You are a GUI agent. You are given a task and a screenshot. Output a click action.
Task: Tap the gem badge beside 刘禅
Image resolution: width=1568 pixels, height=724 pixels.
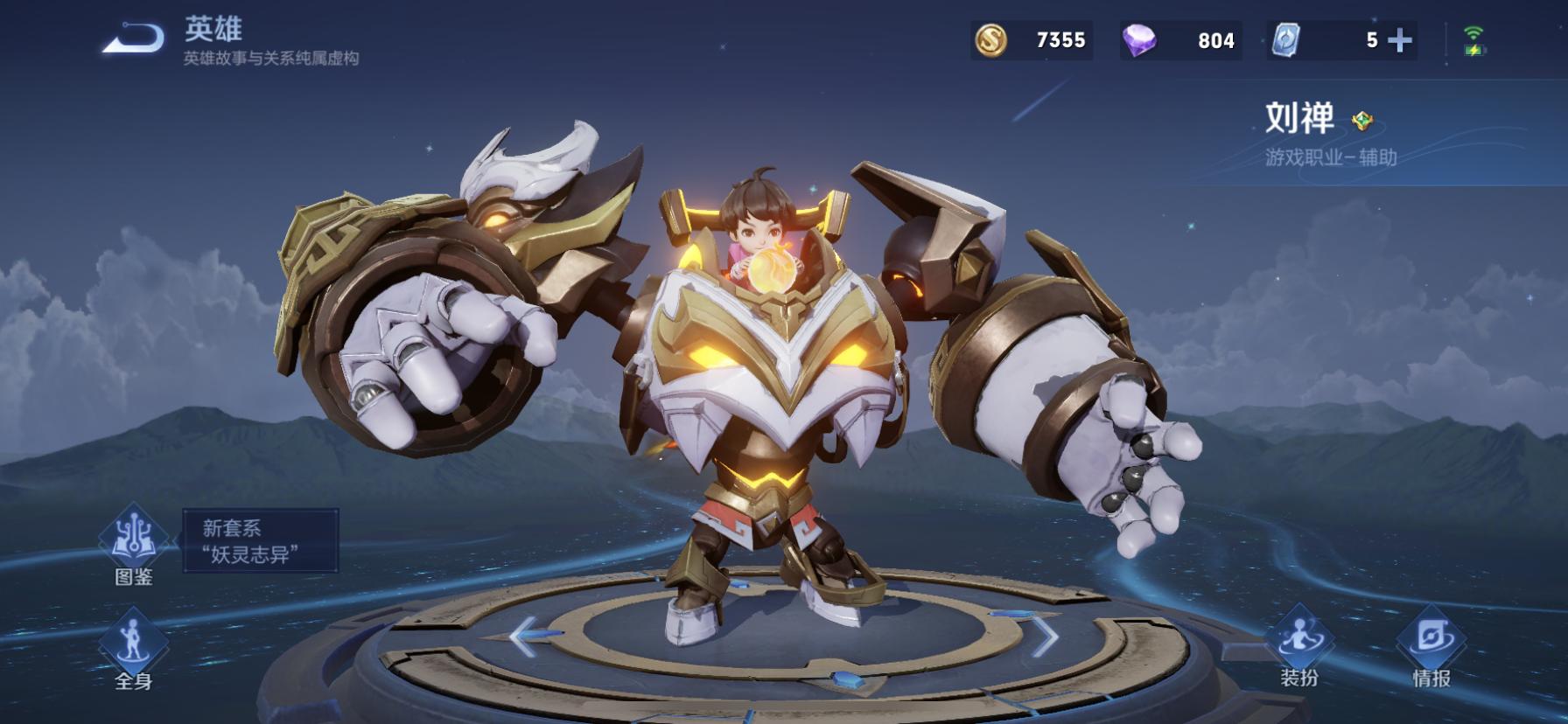1362,121
